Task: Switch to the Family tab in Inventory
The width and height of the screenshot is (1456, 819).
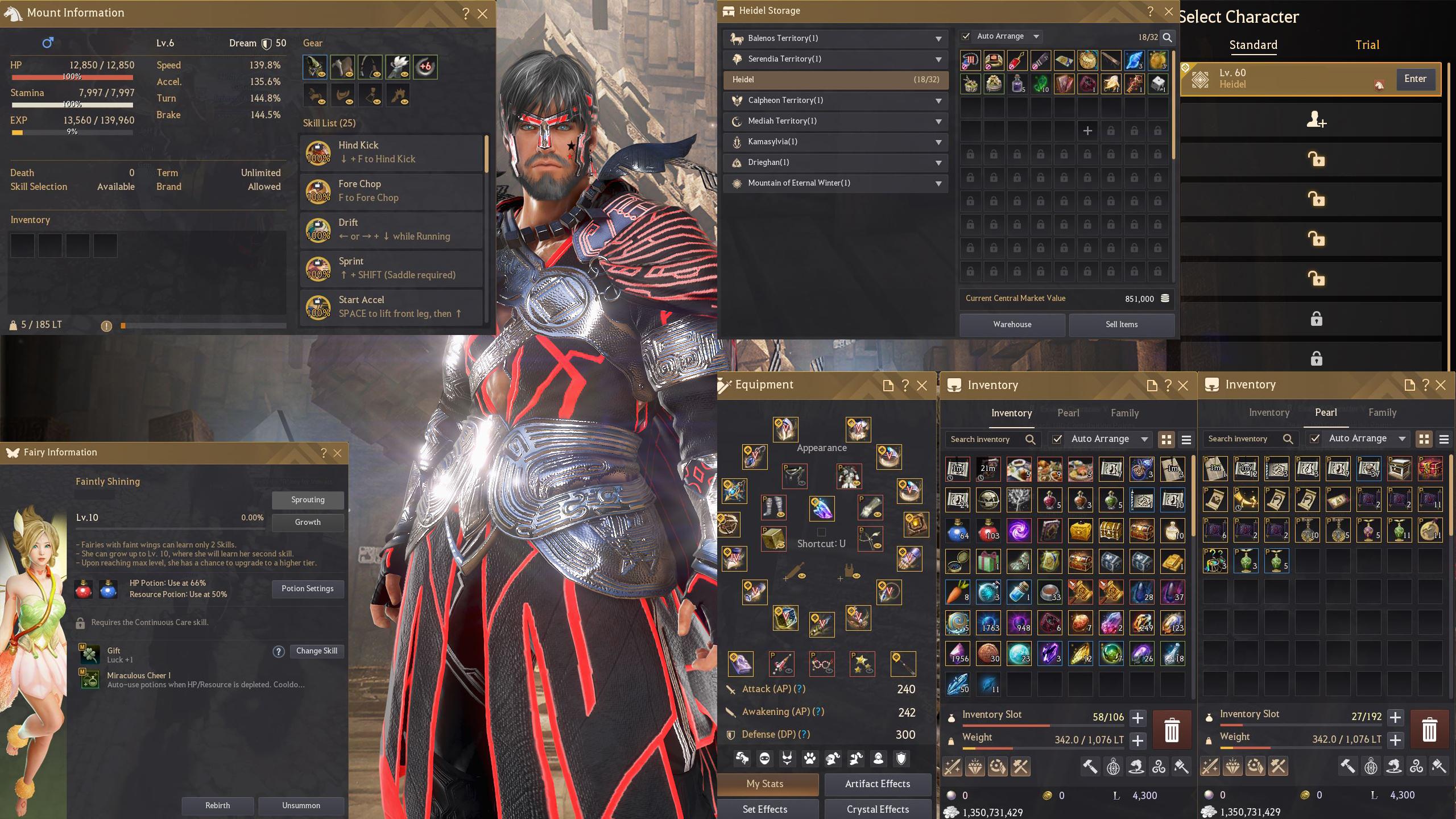Action: 1125,413
